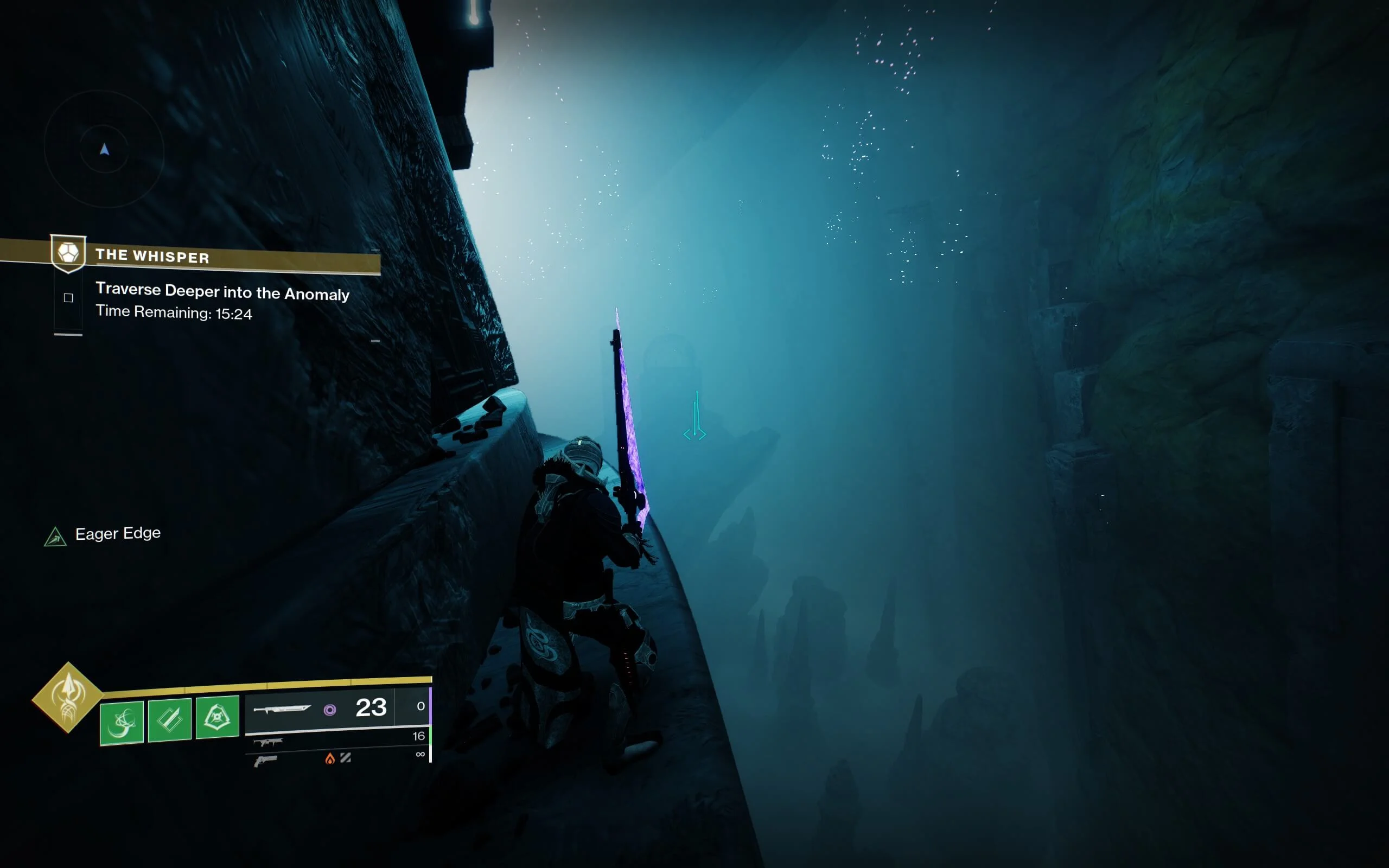1389x868 pixels.
Task: Use the swirling threads grenade ability
Action: (x=122, y=722)
